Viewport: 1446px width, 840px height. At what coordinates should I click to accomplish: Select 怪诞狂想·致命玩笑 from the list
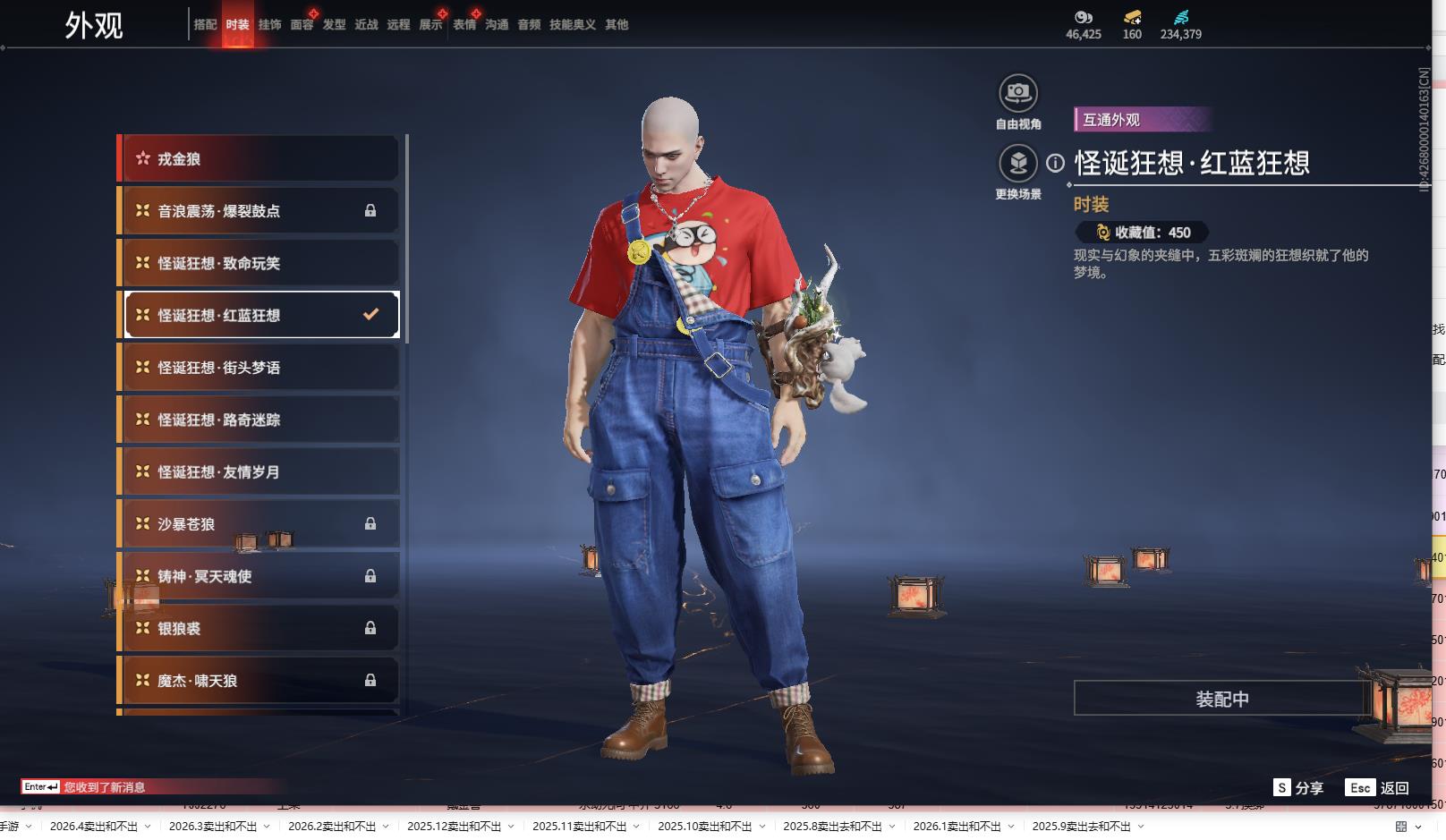point(259,263)
